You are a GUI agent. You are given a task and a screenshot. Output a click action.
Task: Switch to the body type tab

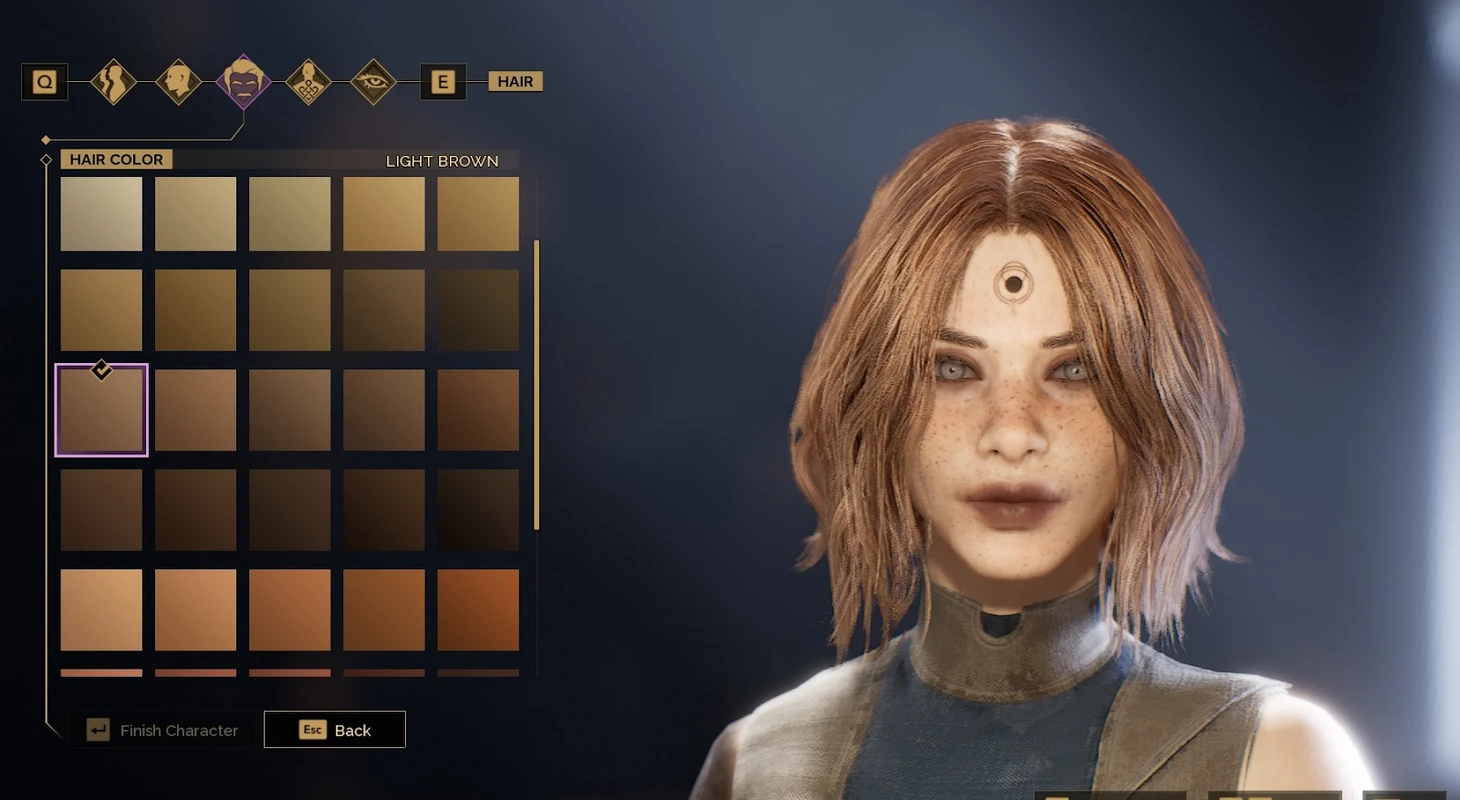pos(113,81)
